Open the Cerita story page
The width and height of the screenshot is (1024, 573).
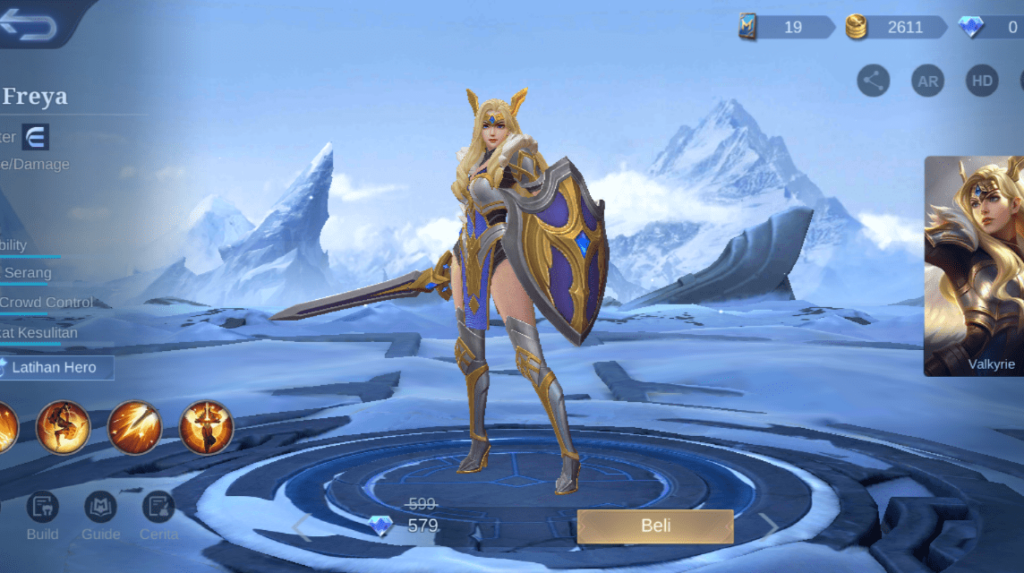click(x=158, y=516)
